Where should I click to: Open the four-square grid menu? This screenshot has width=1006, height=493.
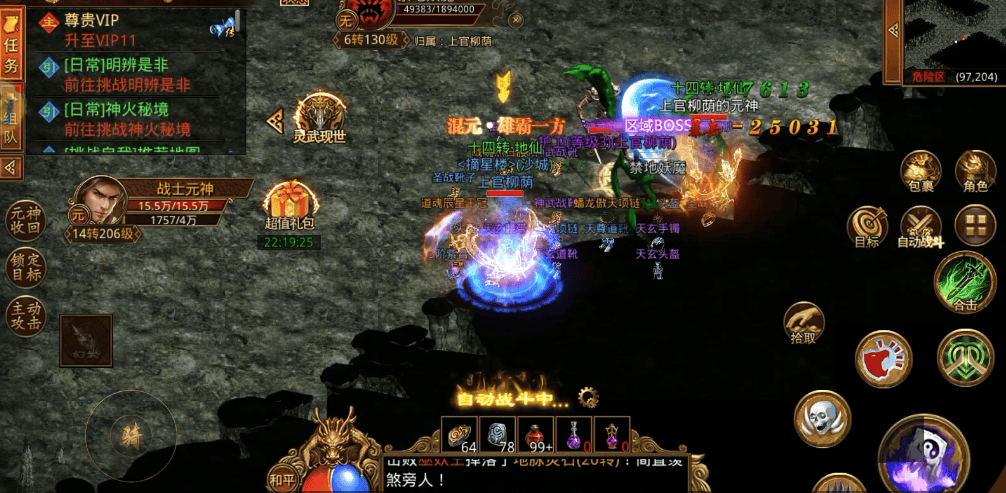(974, 225)
